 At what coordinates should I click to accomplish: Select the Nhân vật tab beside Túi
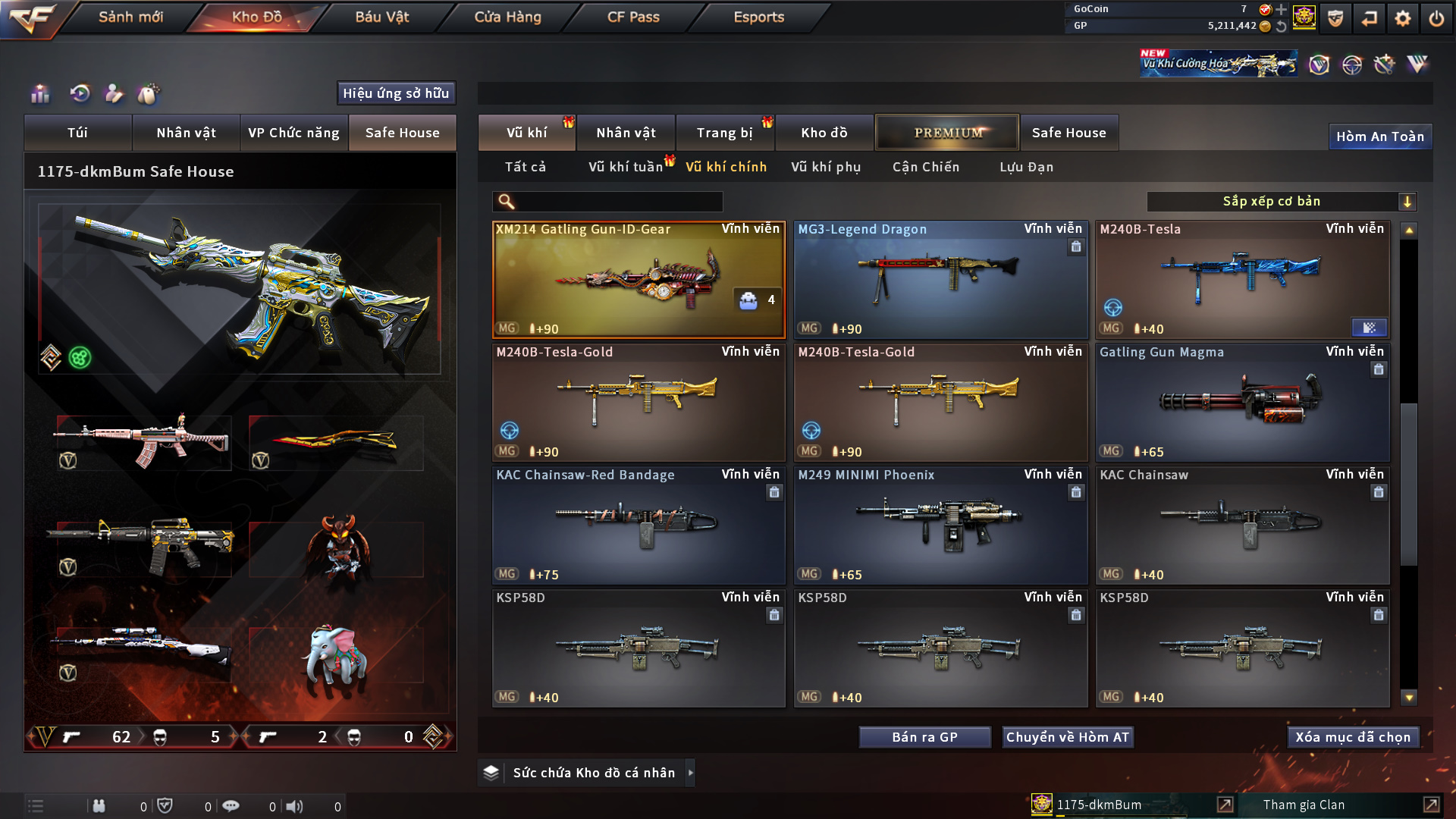186,133
